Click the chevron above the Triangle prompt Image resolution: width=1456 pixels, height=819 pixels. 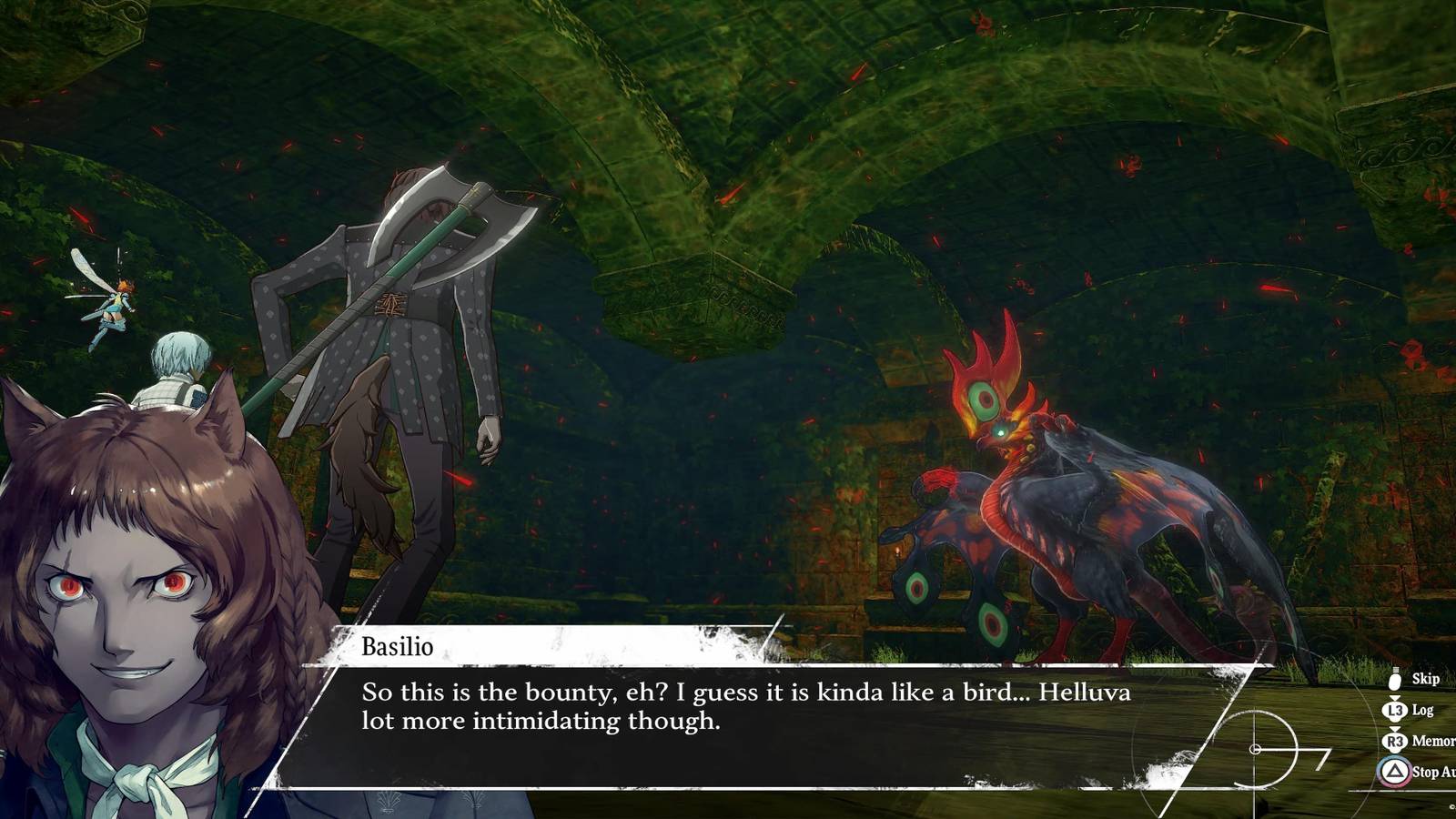1394,753
